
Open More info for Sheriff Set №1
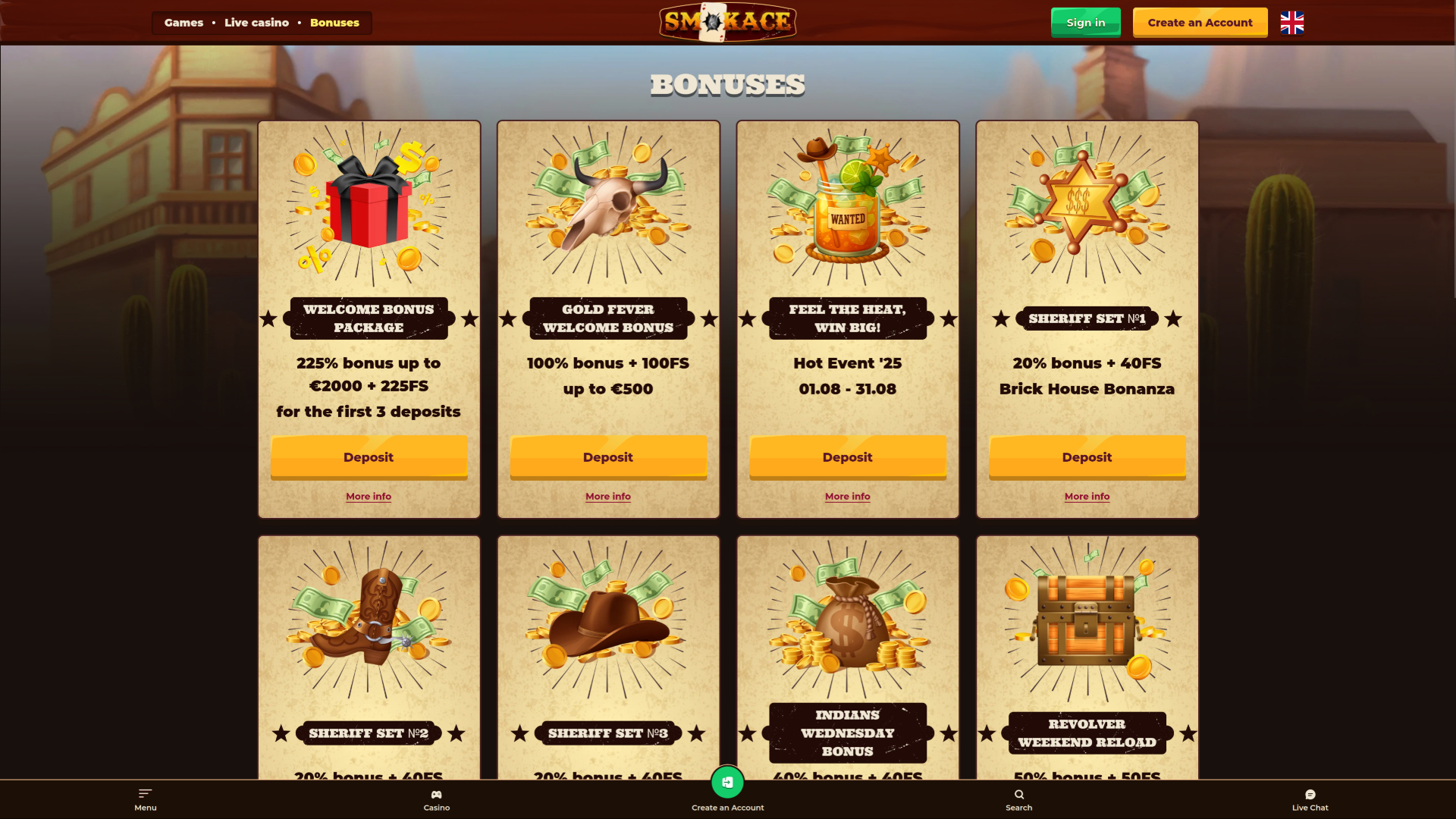pyautogui.click(x=1087, y=496)
